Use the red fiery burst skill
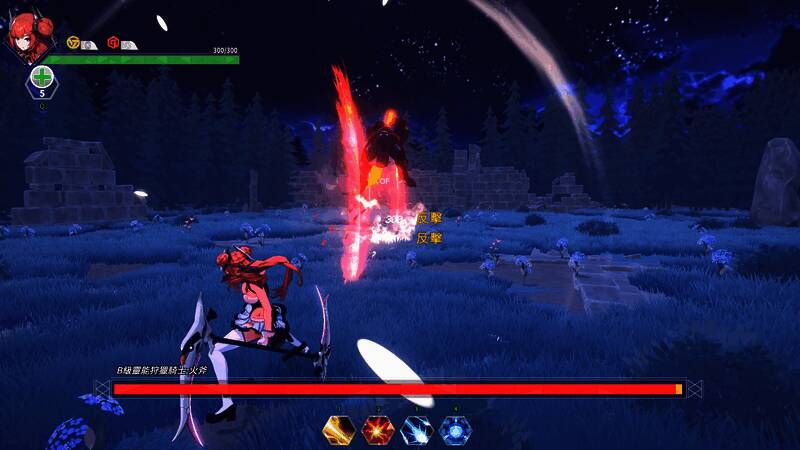 pos(377,431)
